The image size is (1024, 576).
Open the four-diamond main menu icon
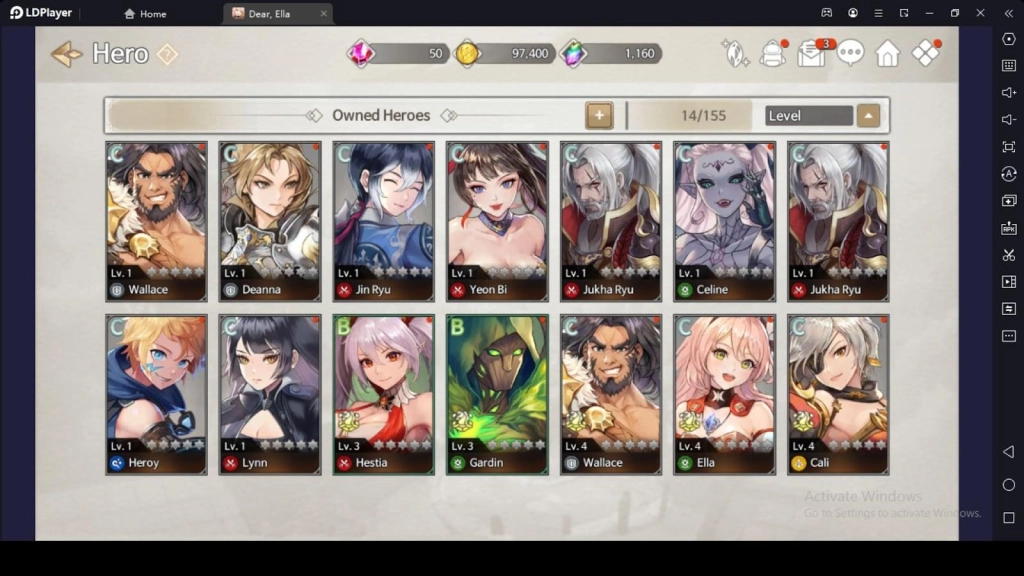pyautogui.click(x=926, y=54)
